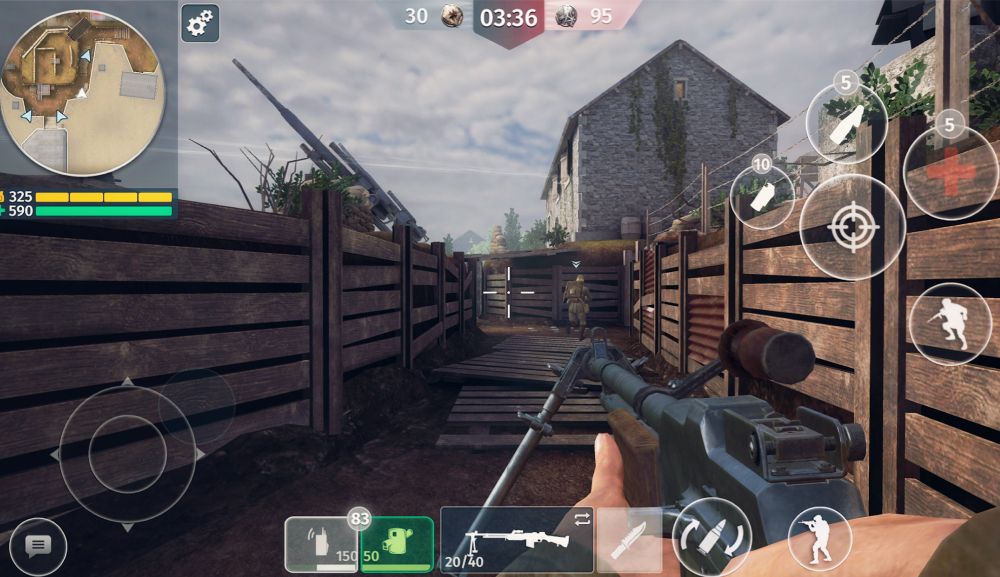
Task: Throw the bottle grenade with count 5
Action: click(846, 122)
